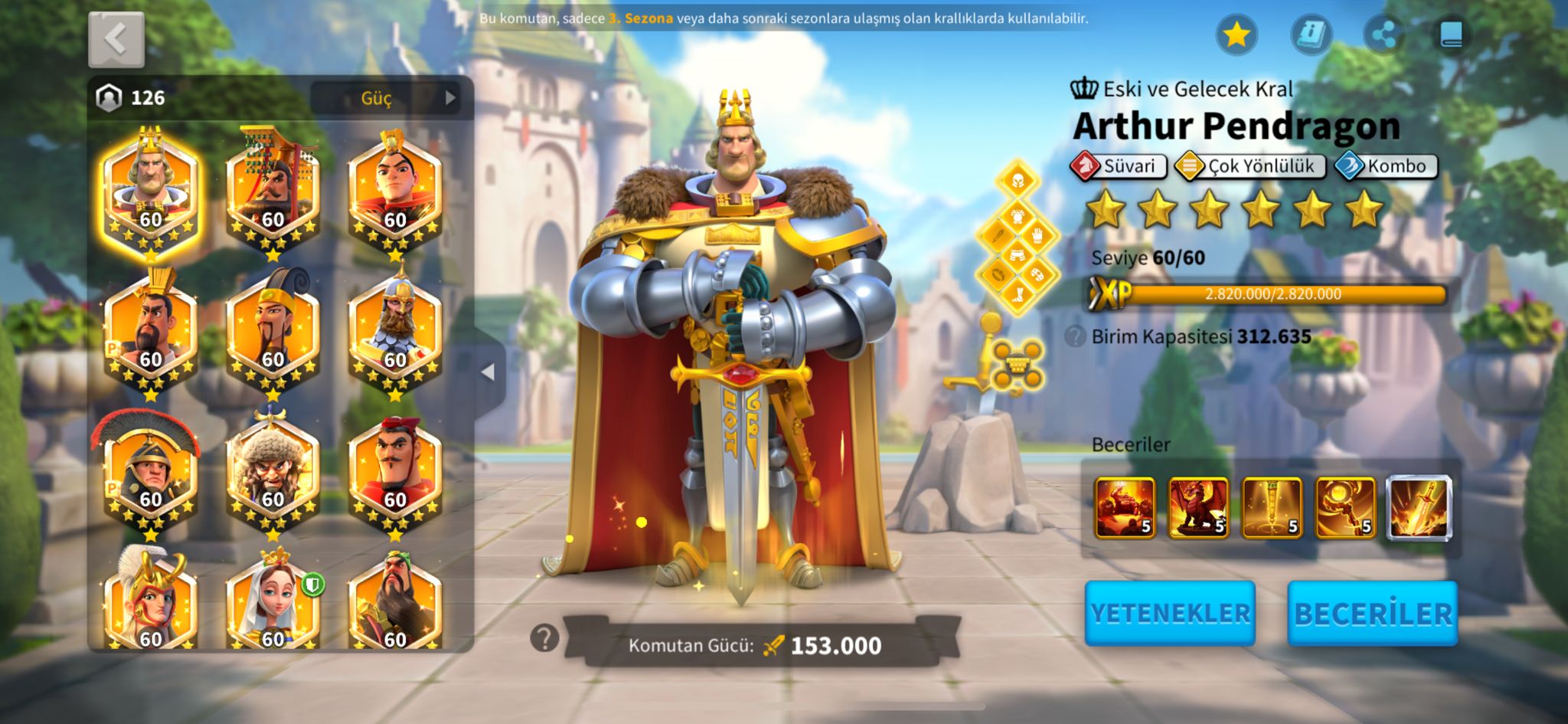Viewport: 1568px width, 724px height.
Task: Open the BECERİLER skills screen
Action: point(1372,613)
